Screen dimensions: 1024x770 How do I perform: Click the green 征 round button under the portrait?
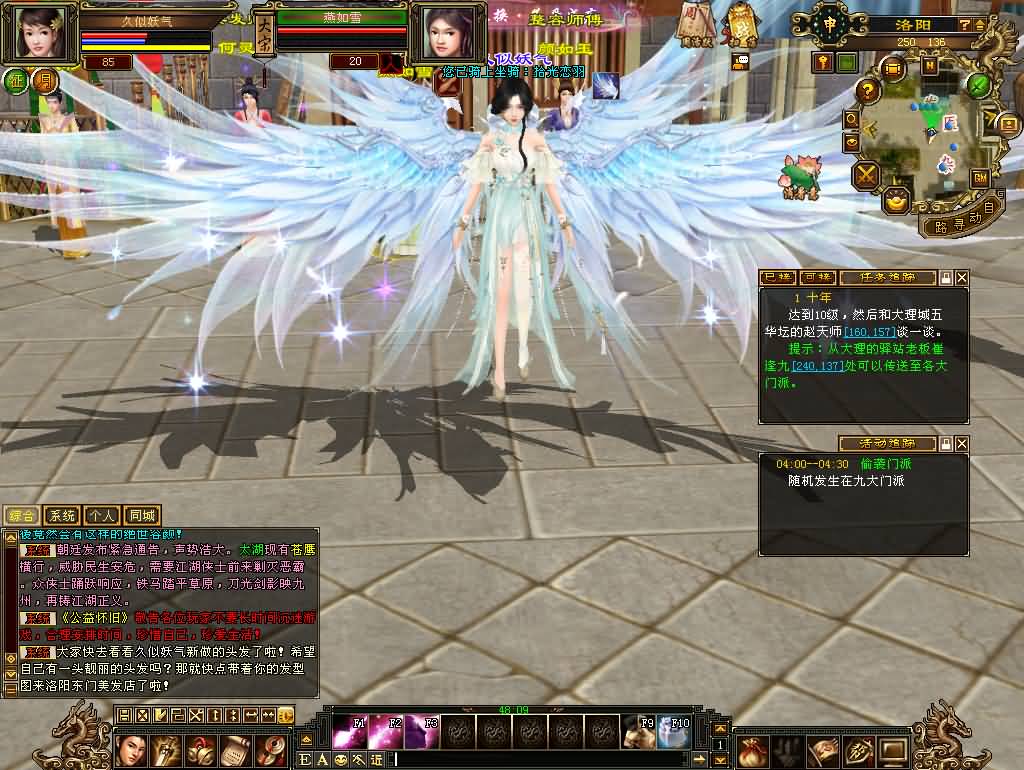[x=16, y=81]
